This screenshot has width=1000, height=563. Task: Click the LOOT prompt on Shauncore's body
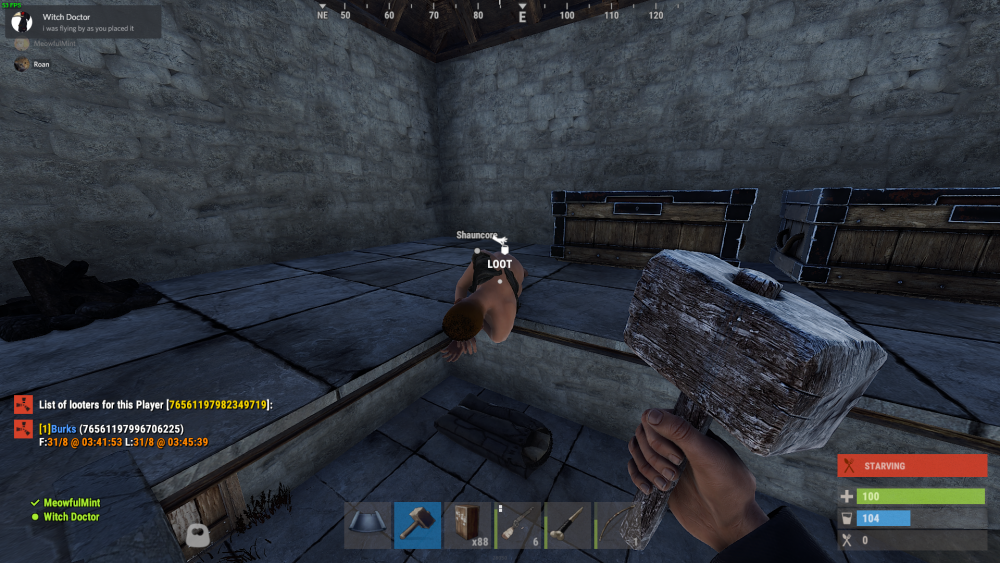click(x=500, y=264)
